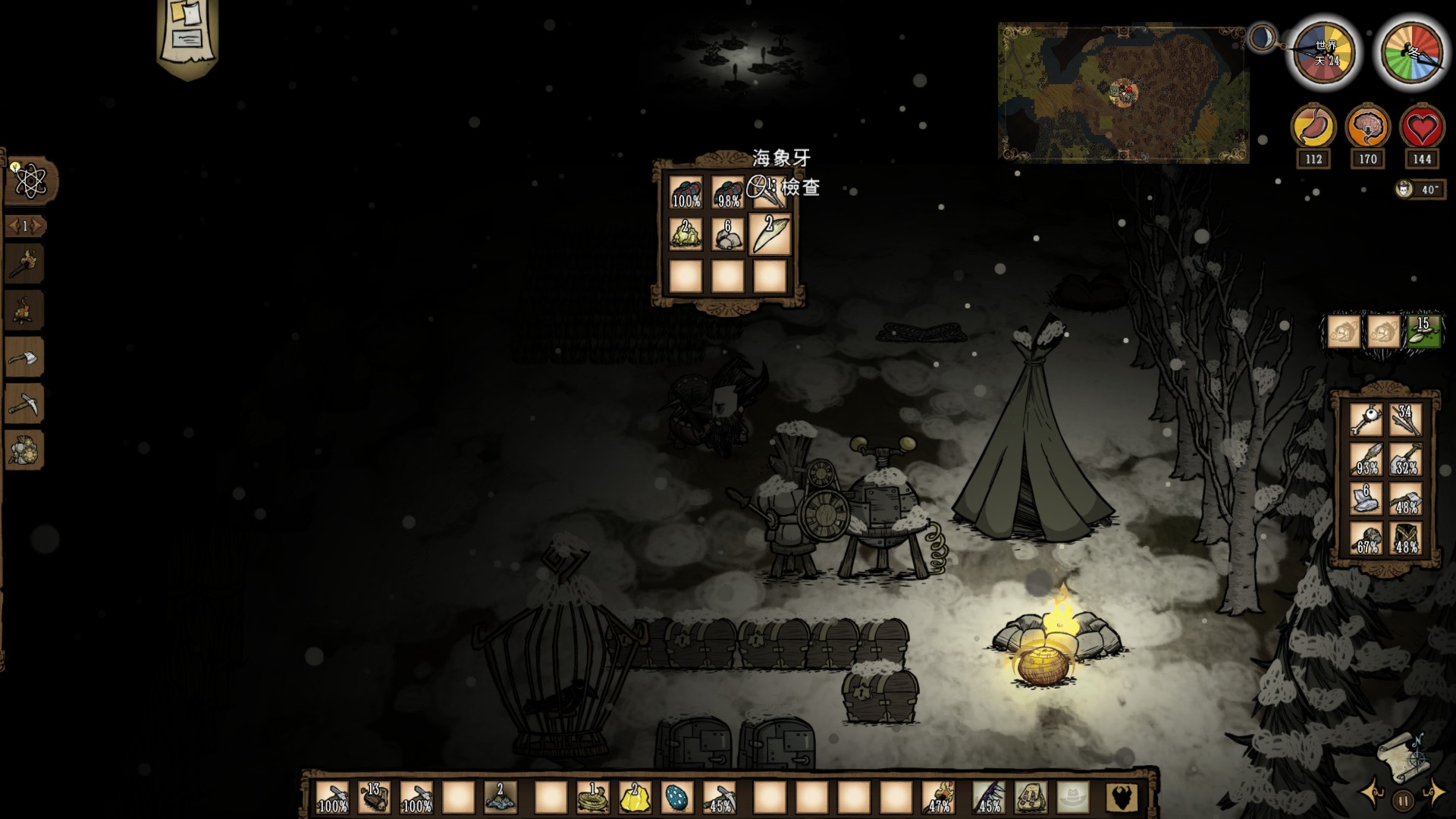
Task: Click the pause button
Action: point(1403,799)
